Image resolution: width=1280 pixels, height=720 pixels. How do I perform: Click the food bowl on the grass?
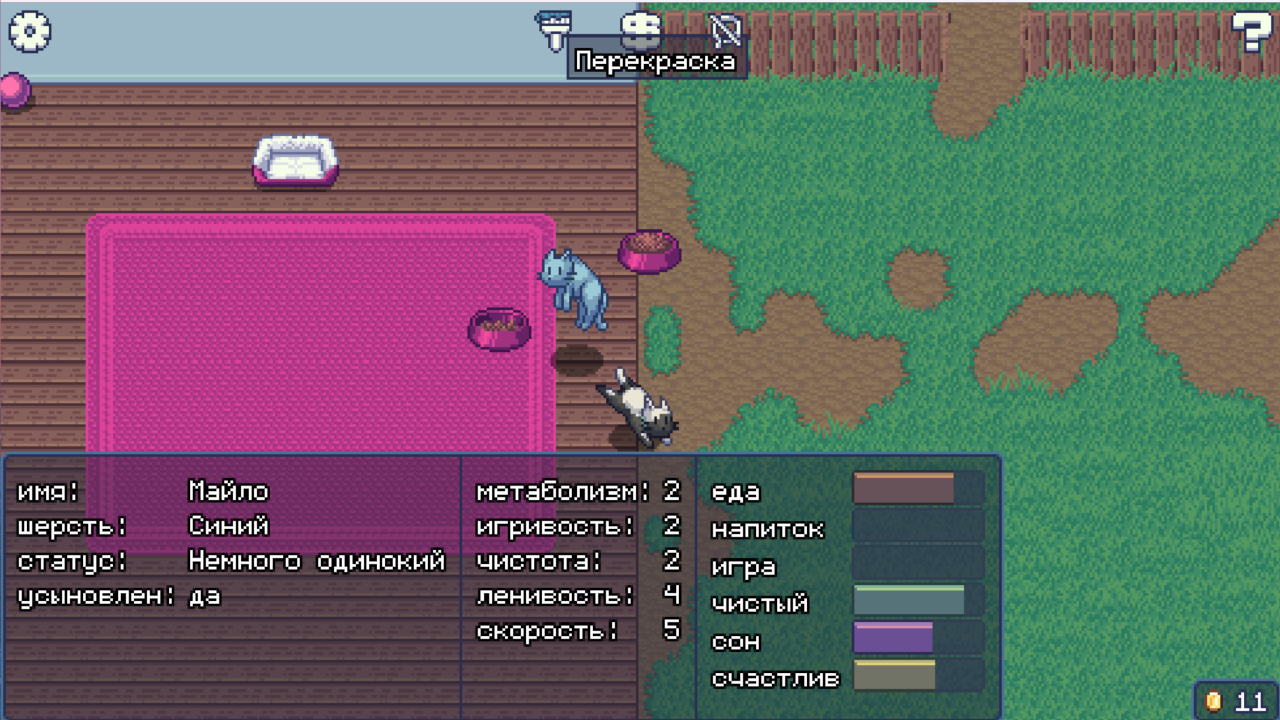tap(650, 252)
